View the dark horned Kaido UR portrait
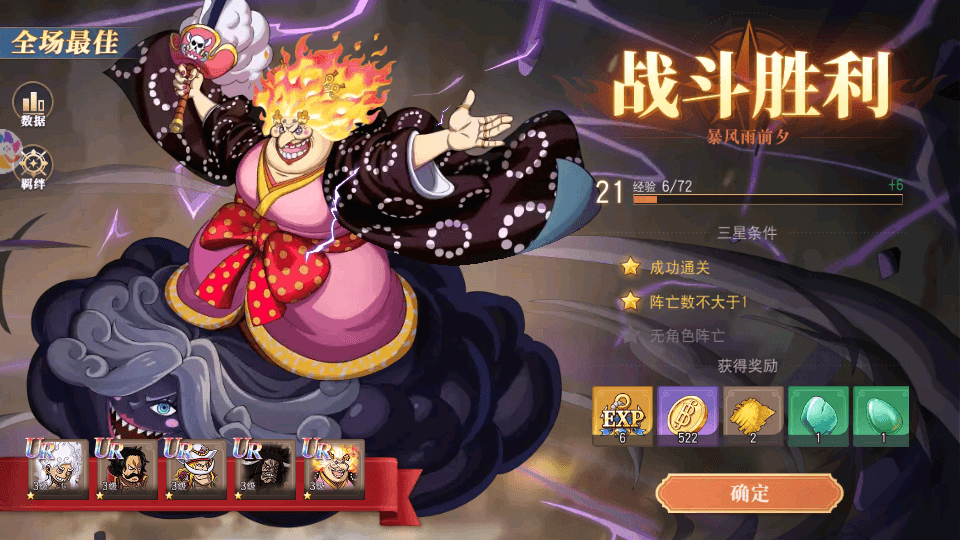 pos(265,470)
